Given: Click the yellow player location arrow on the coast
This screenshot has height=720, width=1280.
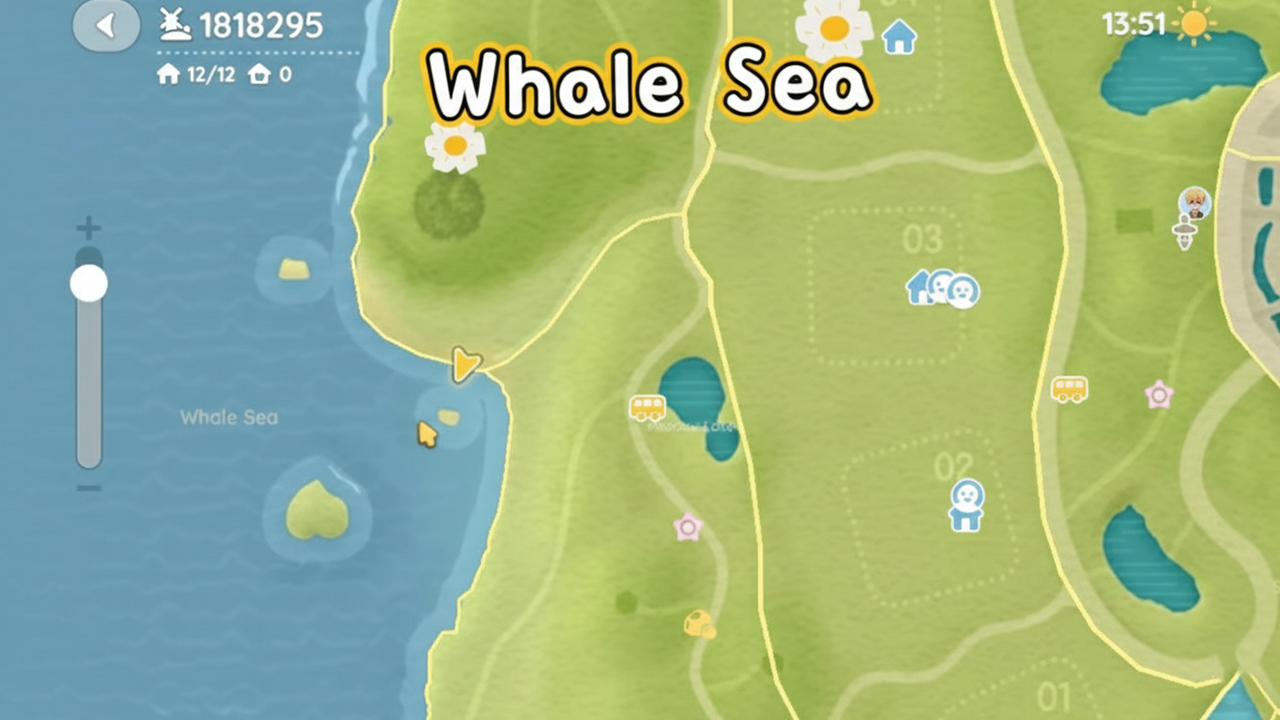Looking at the screenshot, I should click(465, 366).
